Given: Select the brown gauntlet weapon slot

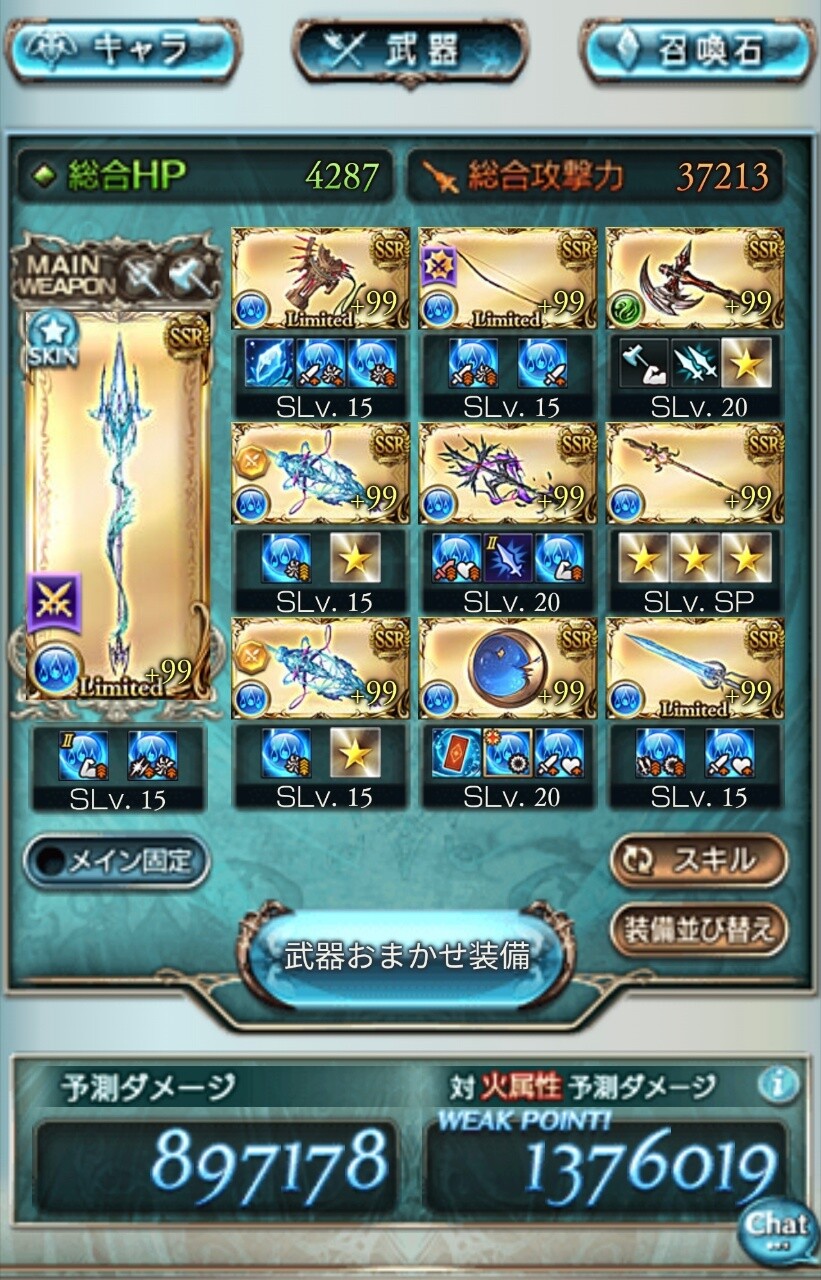Looking at the screenshot, I should click(320, 279).
